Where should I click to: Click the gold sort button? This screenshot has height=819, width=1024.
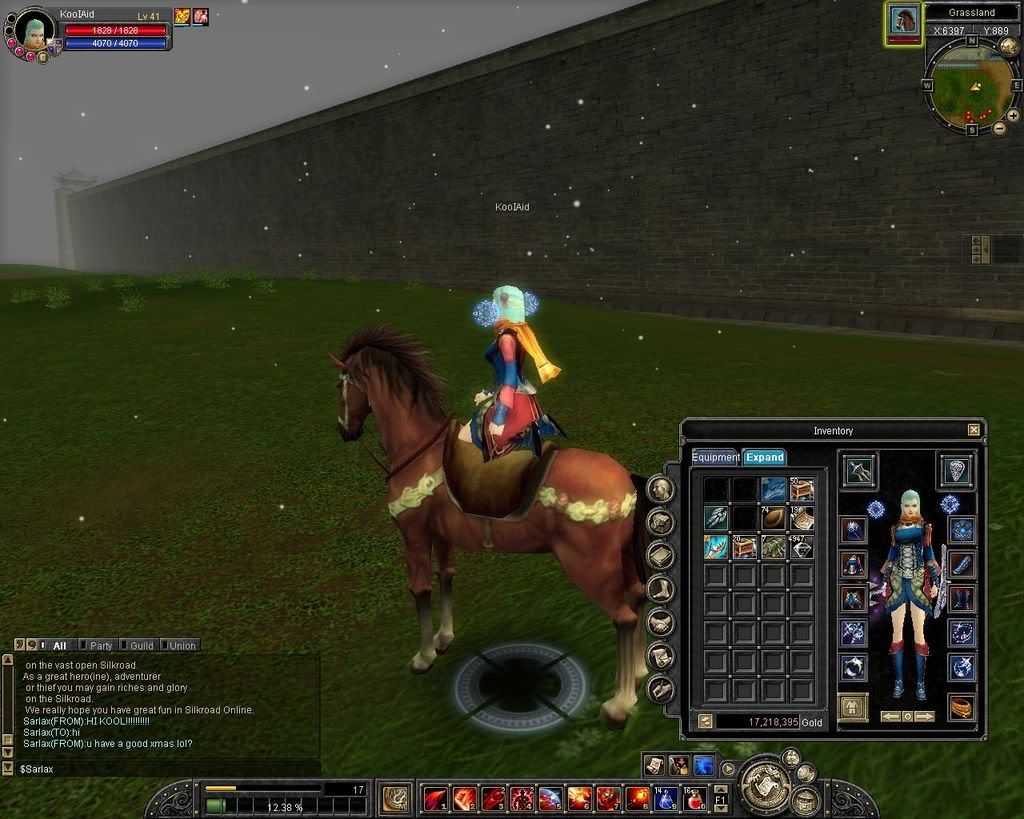pos(704,721)
